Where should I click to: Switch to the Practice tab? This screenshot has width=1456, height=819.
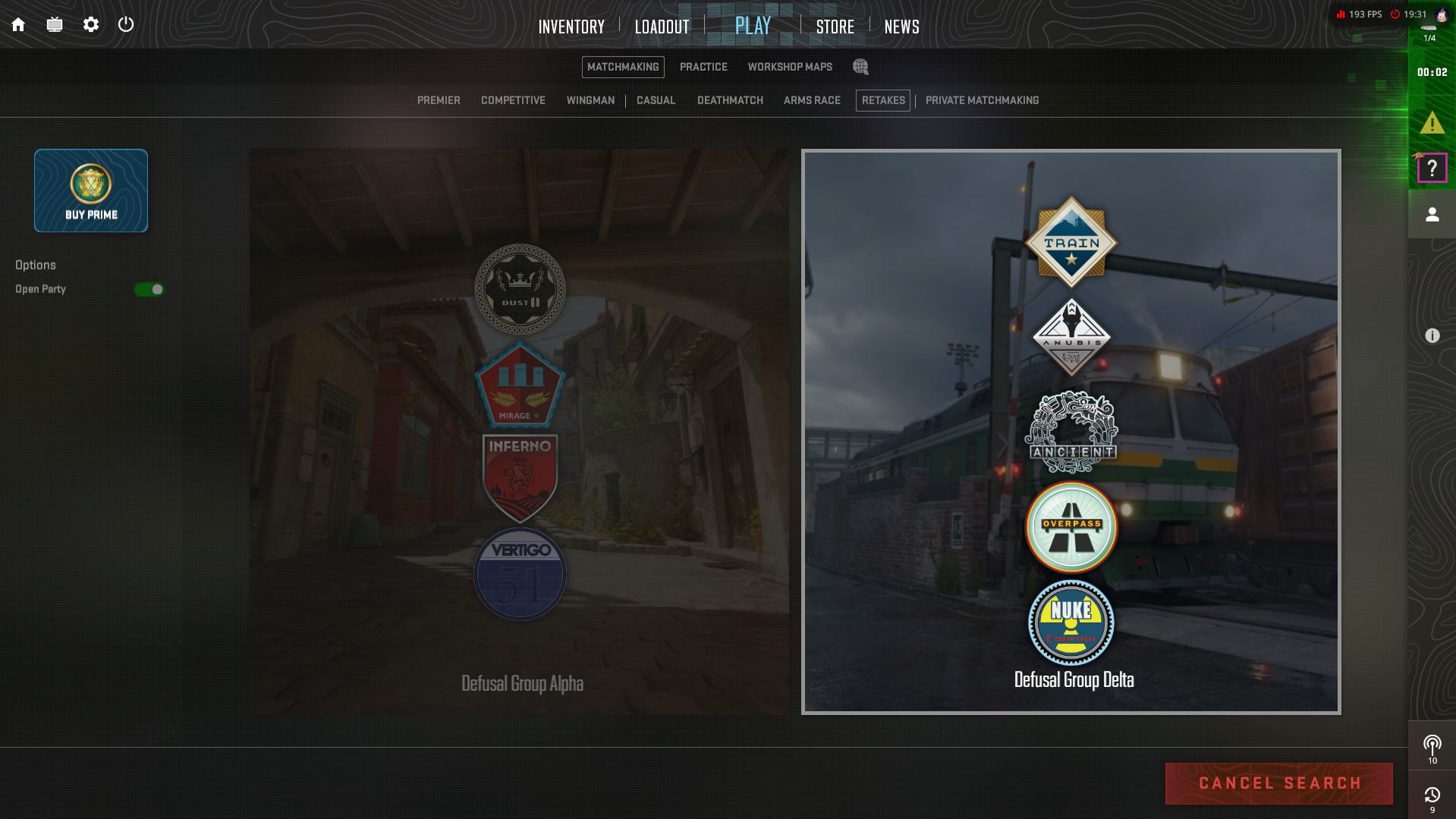(x=703, y=67)
